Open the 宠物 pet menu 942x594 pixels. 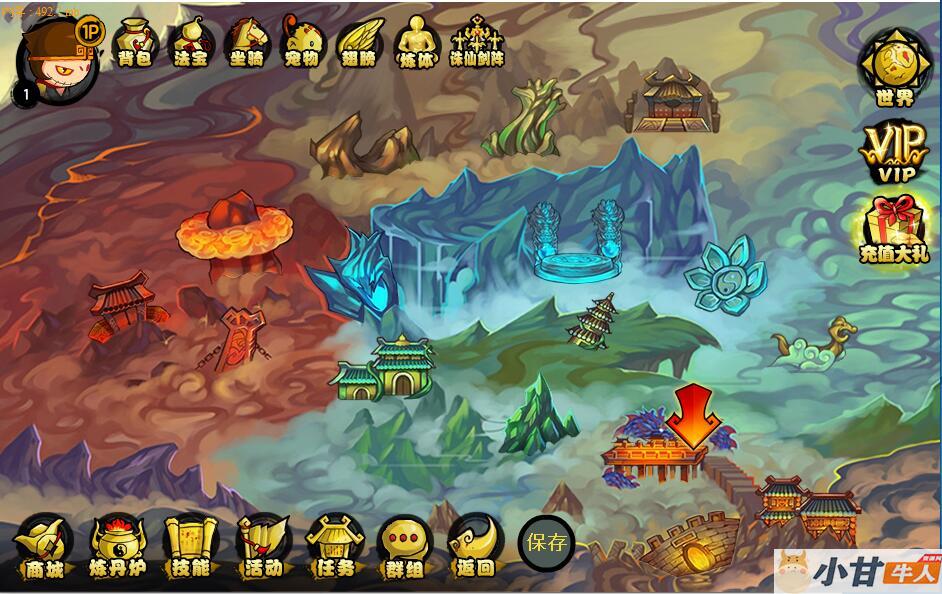coord(301,43)
